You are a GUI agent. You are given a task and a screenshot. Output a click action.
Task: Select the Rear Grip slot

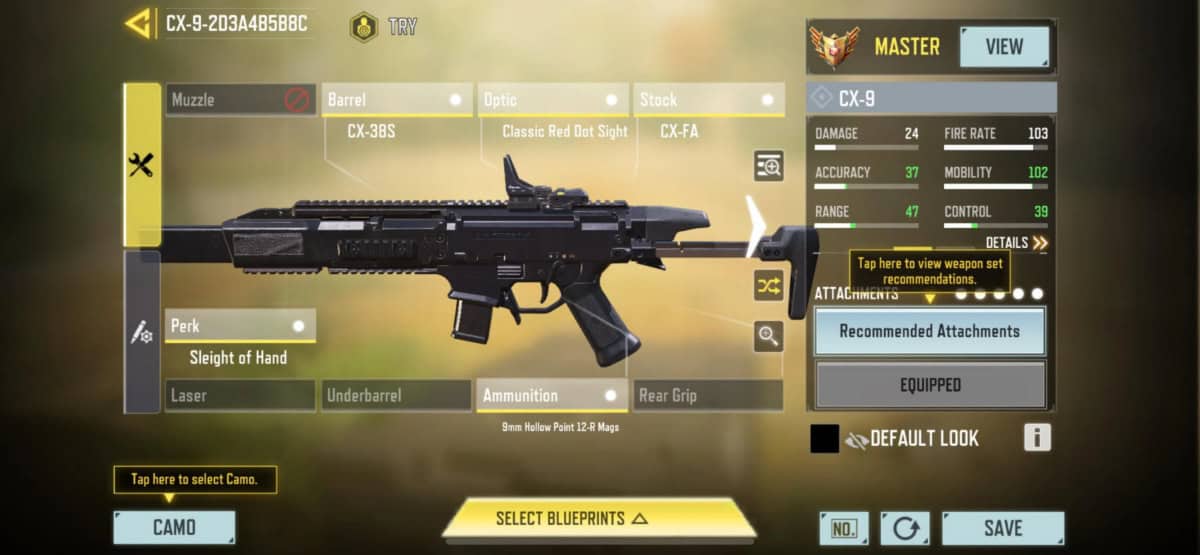(709, 395)
